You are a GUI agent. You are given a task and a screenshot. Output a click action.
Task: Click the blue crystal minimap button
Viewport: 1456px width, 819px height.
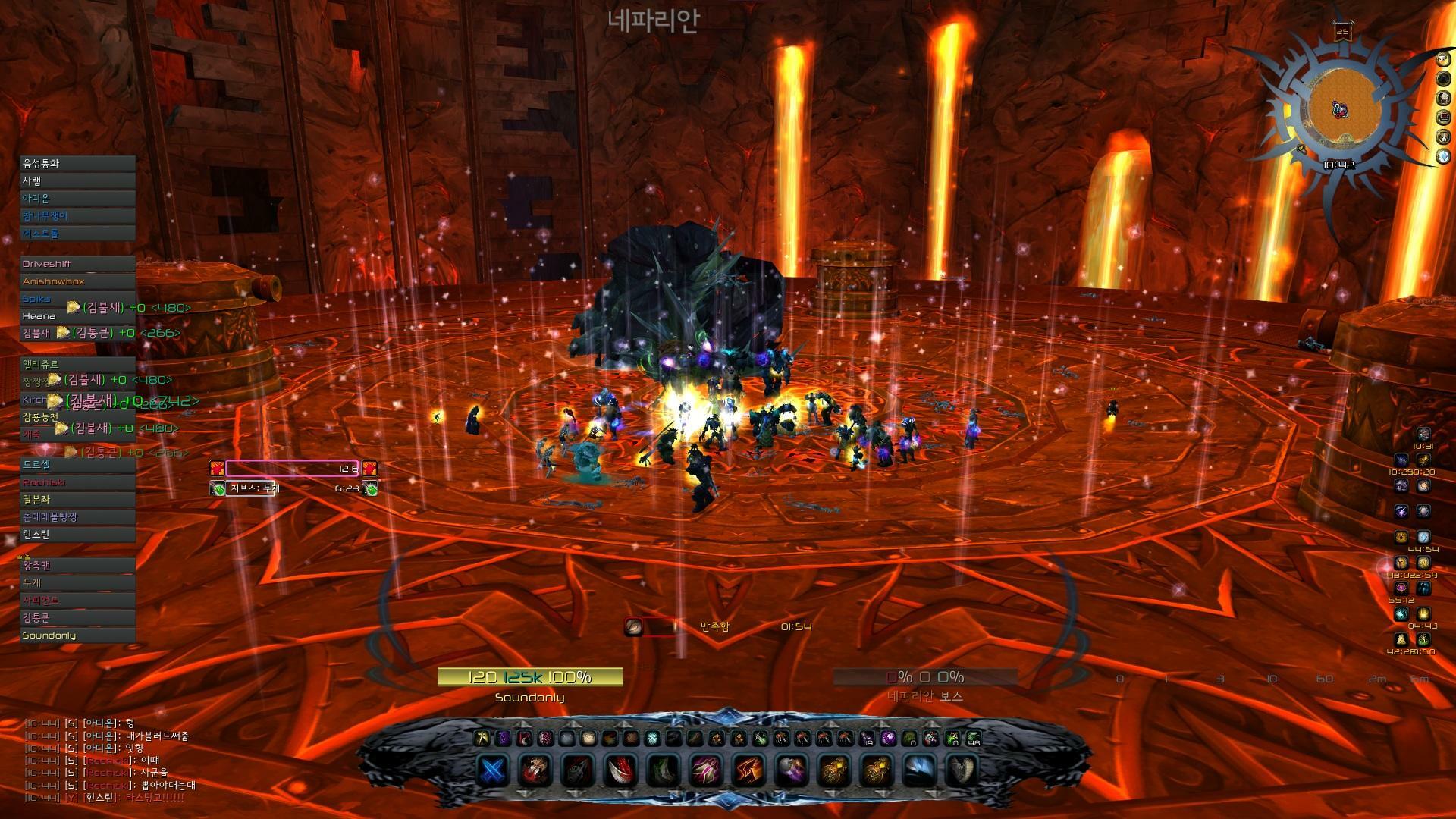tap(1444, 157)
